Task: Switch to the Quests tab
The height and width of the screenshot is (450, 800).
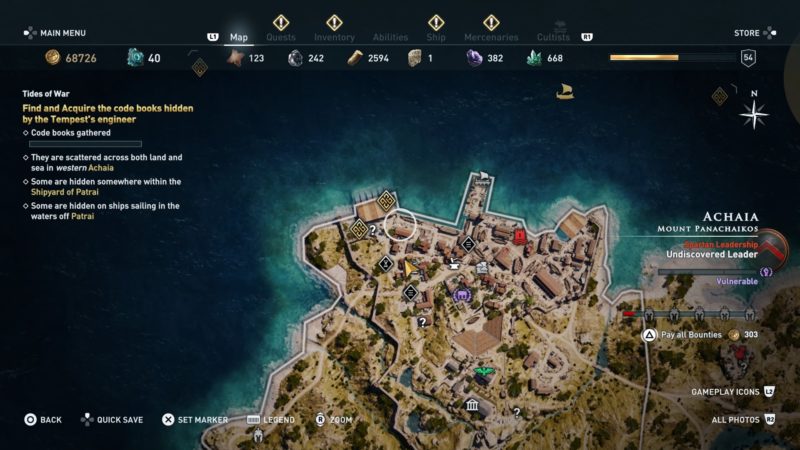Action: coord(281,37)
